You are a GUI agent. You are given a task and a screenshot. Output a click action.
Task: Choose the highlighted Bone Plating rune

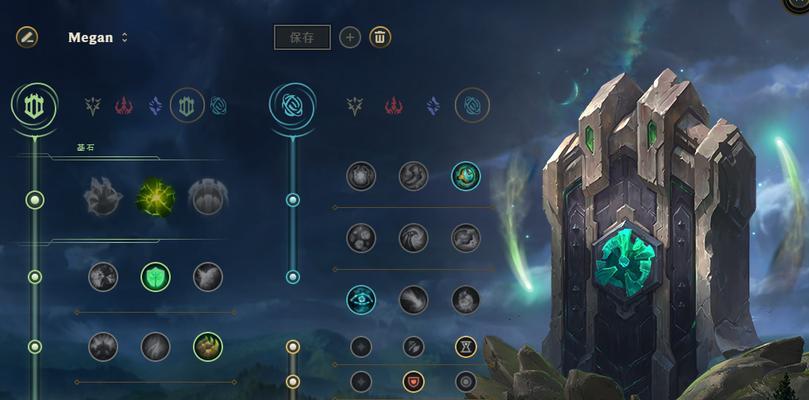pyautogui.click(x=208, y=346)
